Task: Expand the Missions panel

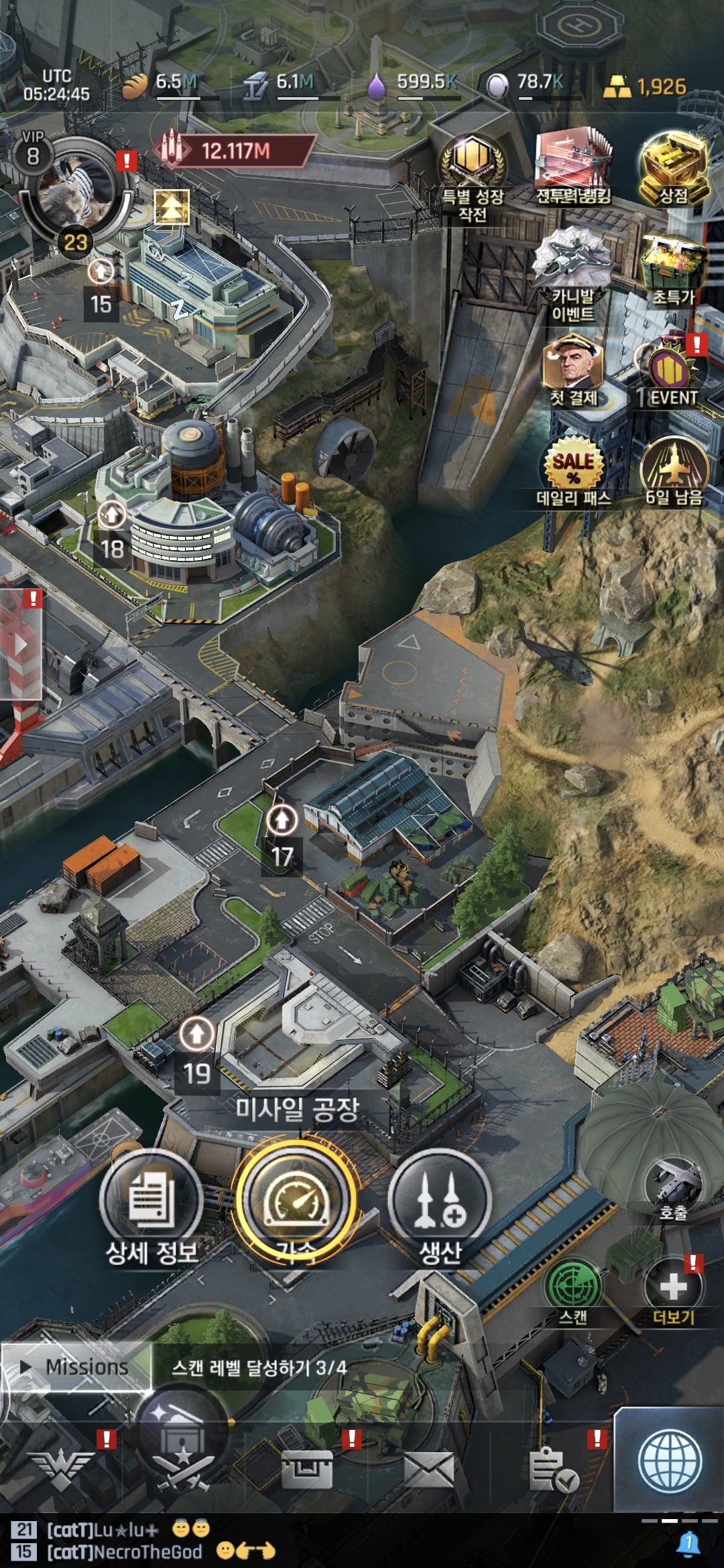Action: point(76,1367)
